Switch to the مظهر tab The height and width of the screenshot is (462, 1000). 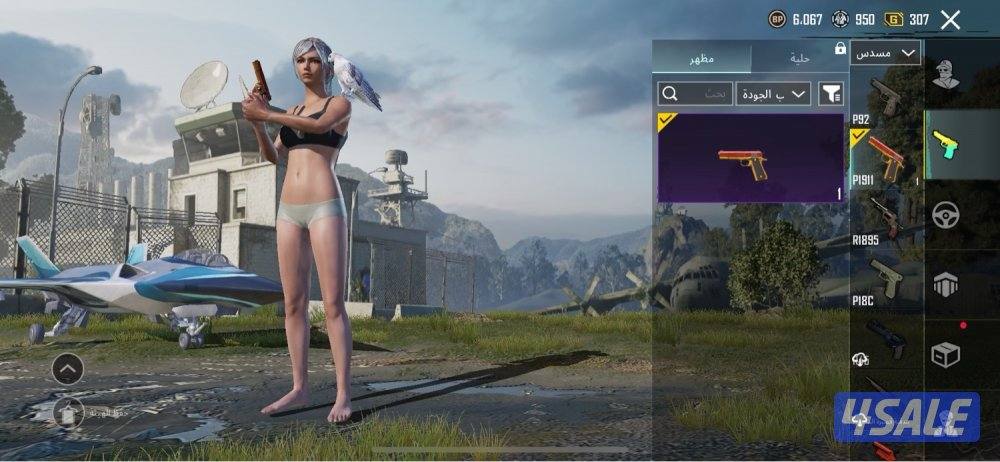point(701,59)
